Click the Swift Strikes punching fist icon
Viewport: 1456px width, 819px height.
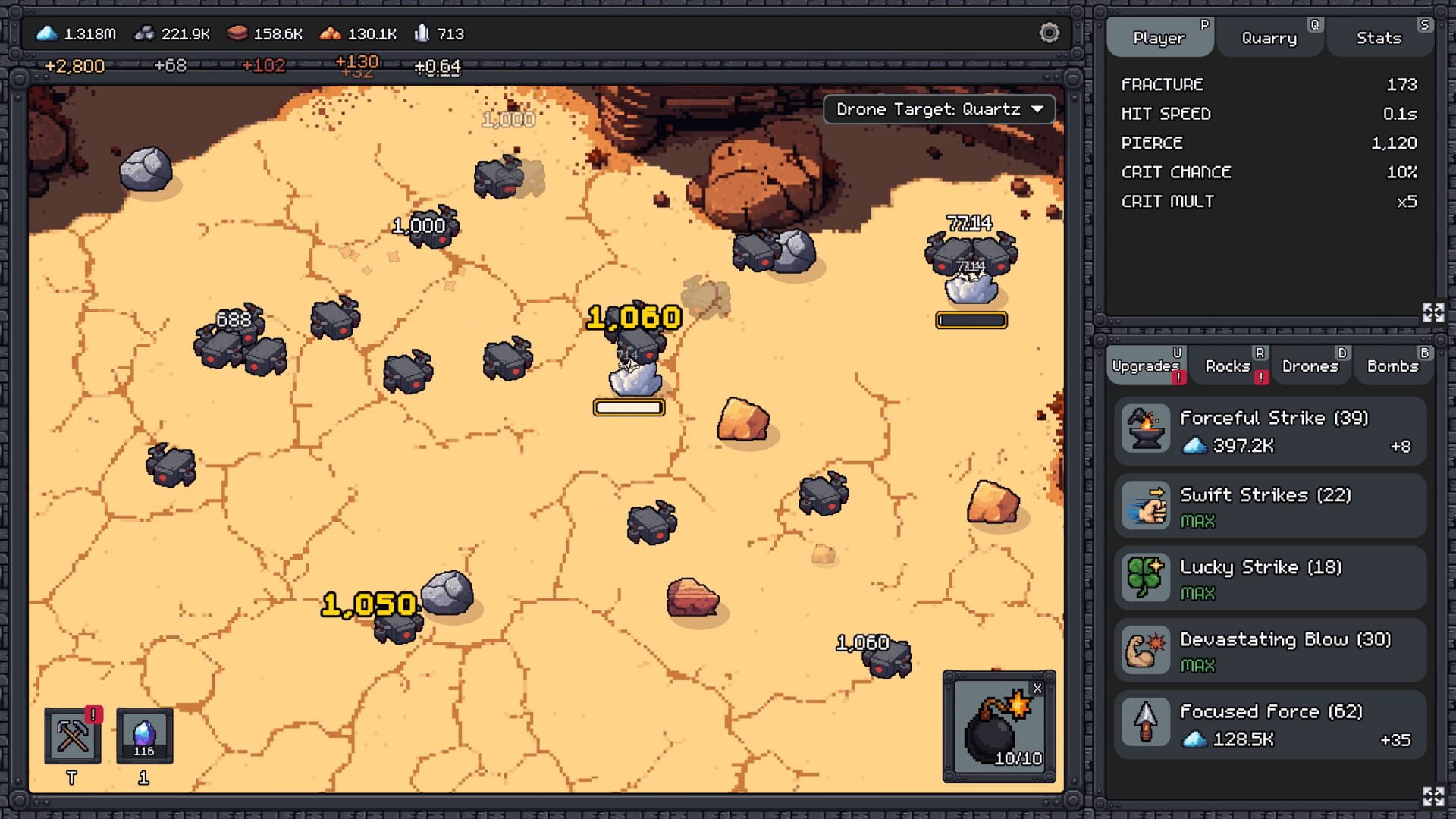click(x=1145, y=505)
